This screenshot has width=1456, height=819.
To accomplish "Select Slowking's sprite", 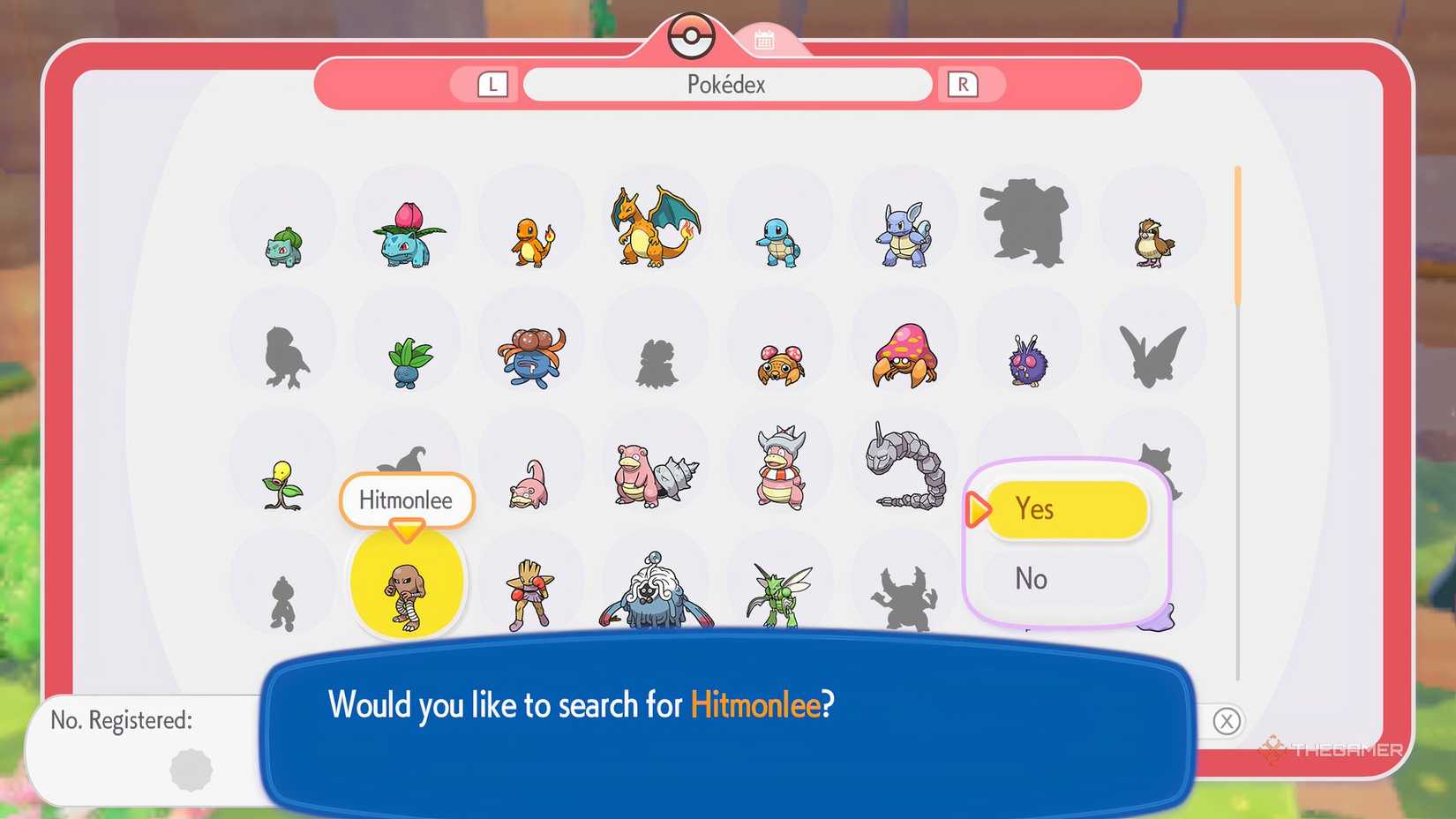I will pos(779,468).
